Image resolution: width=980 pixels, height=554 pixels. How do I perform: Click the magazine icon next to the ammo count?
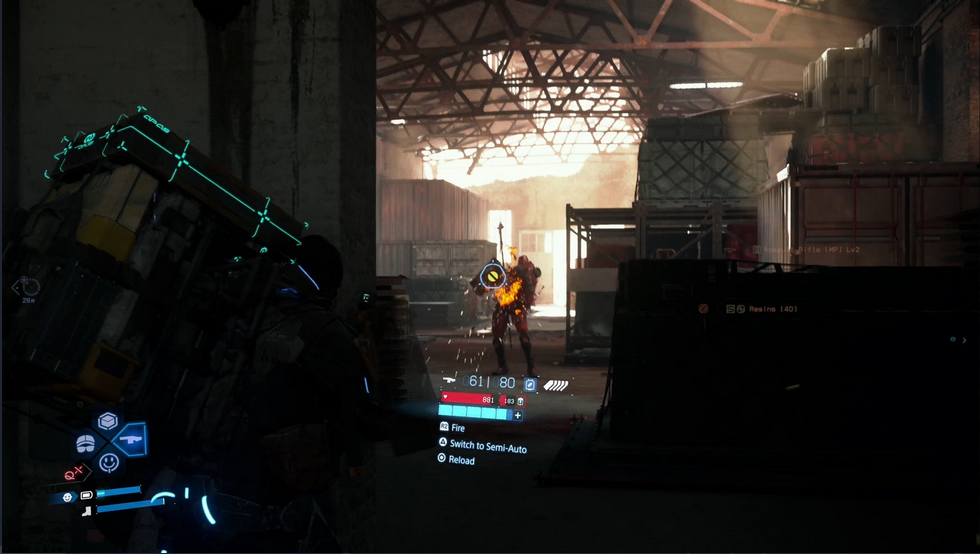(x=530, y=383)
